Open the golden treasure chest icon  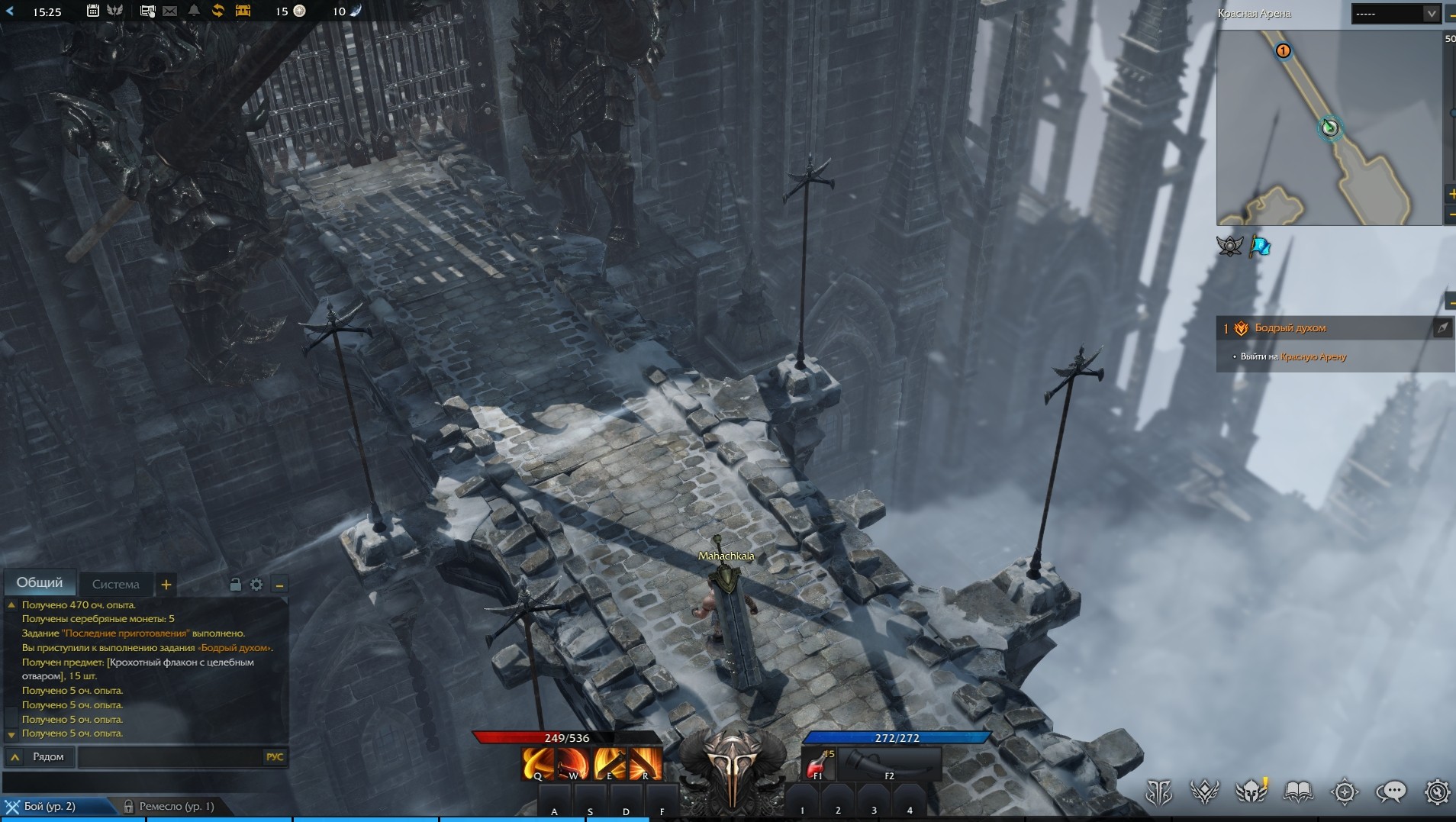tap(243, 11)
